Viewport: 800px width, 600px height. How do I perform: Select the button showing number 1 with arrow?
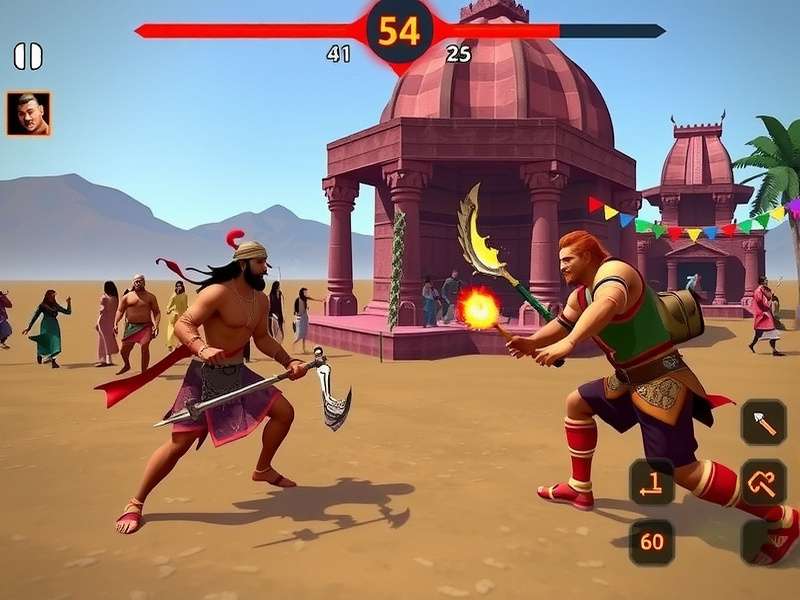[652, 483]
